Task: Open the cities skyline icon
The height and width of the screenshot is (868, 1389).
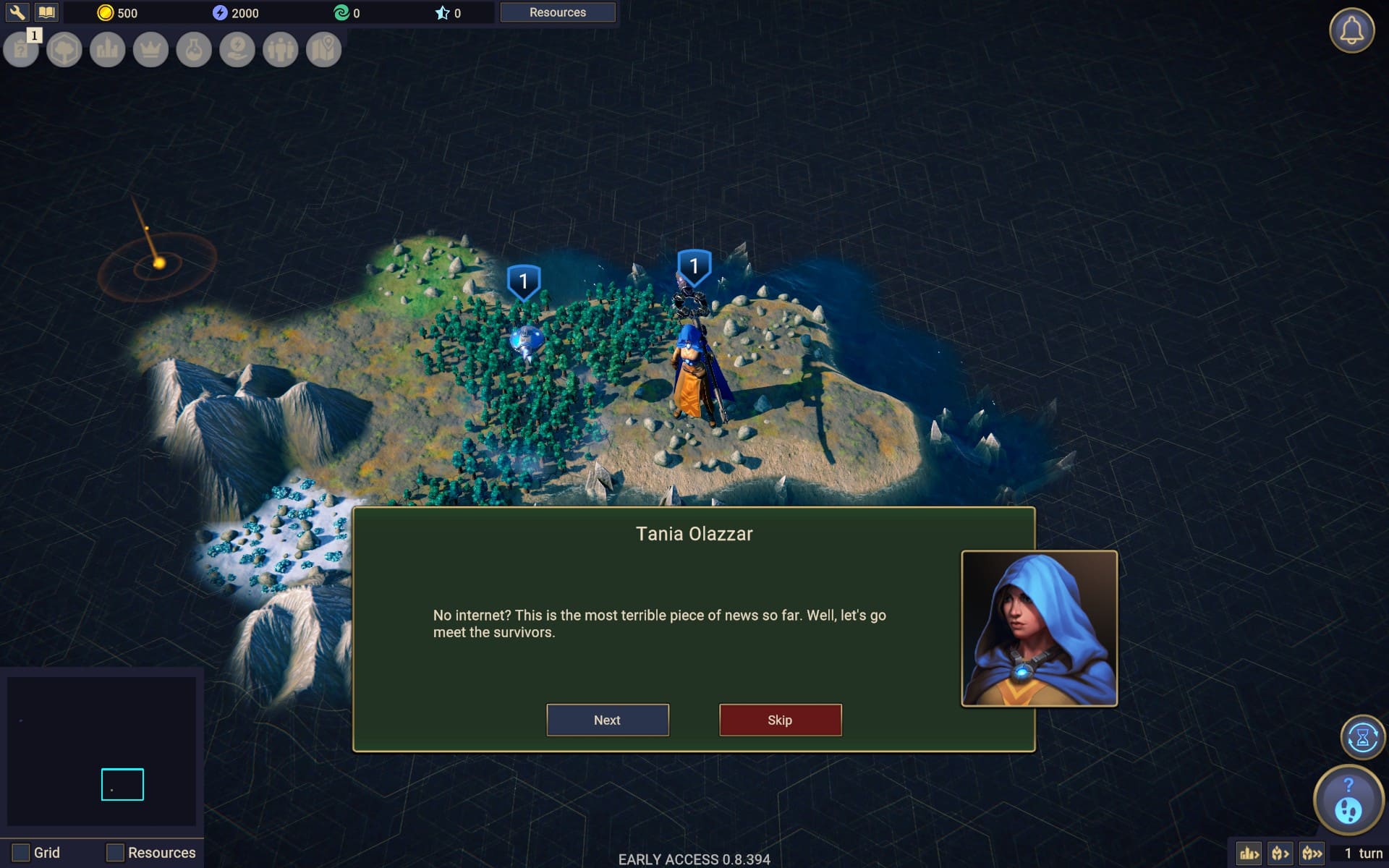Action: [x=108, y=50]
